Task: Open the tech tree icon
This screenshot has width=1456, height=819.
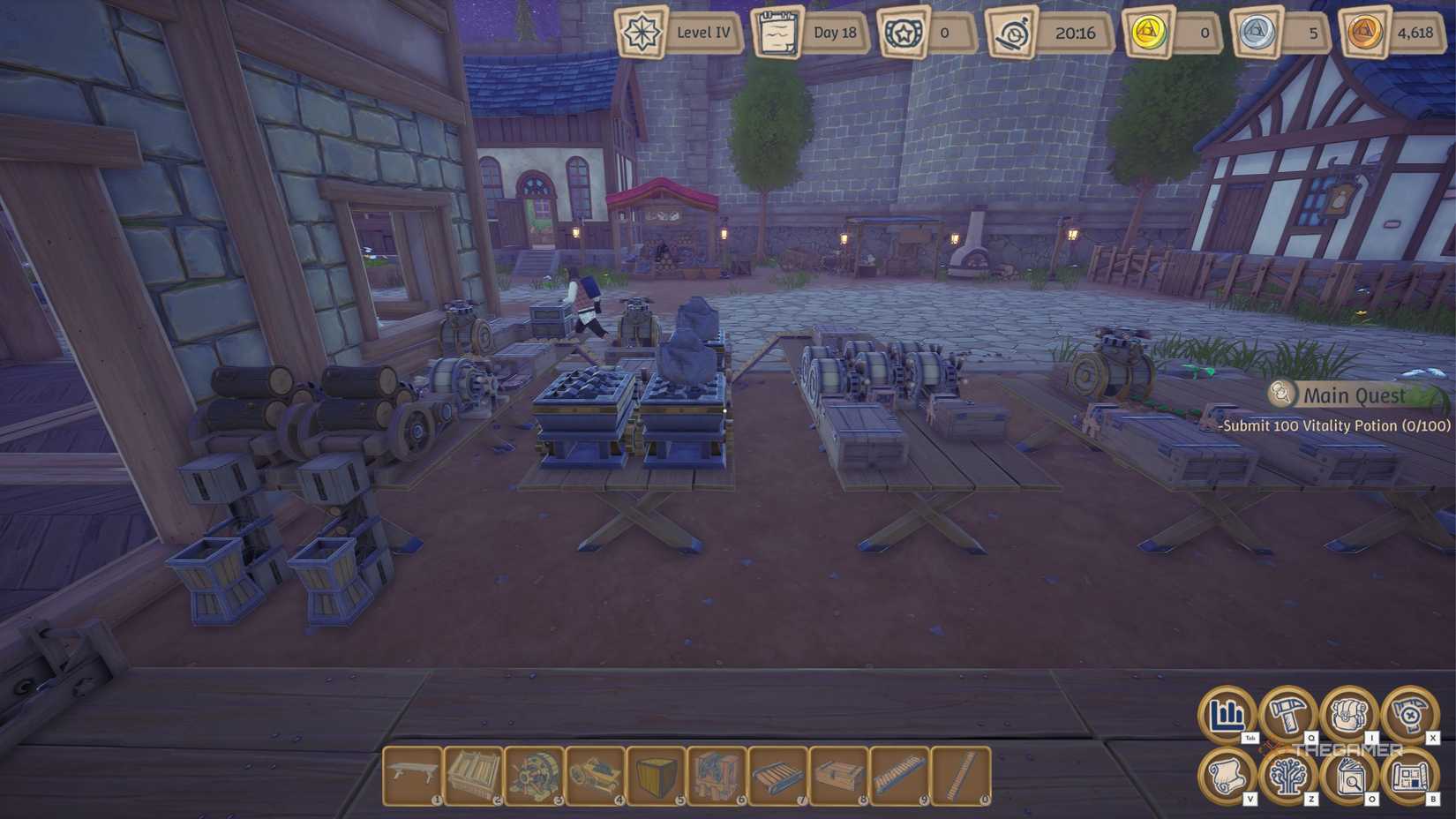Action: click(1287, 774)
